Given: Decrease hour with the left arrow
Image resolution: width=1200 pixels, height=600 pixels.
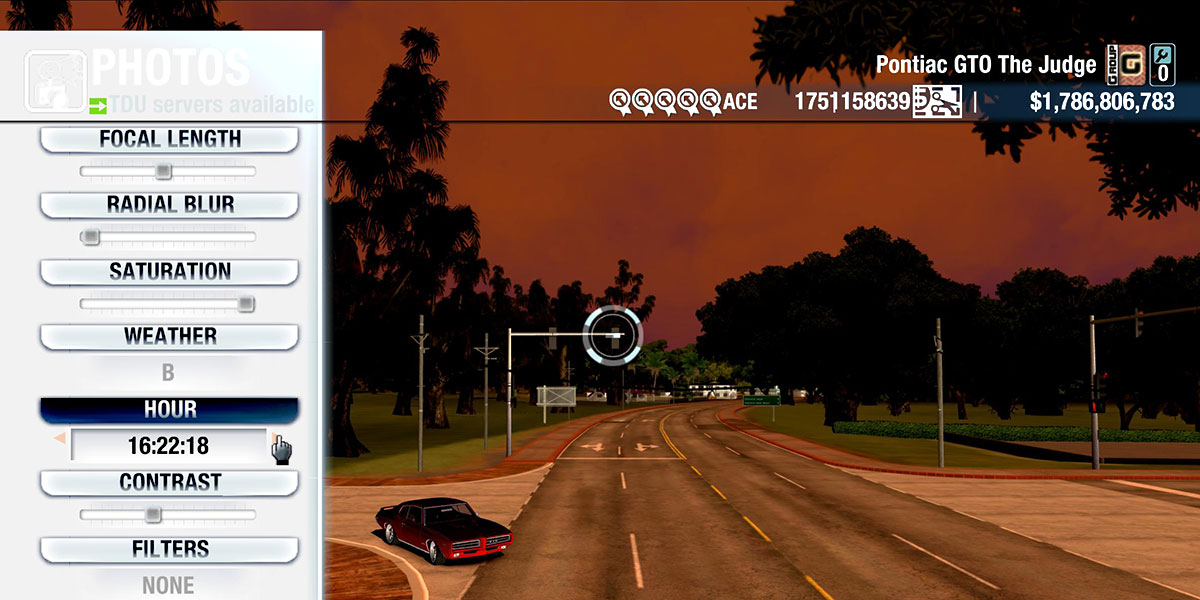Looking at the screenshot, I should tap(60, 439).
